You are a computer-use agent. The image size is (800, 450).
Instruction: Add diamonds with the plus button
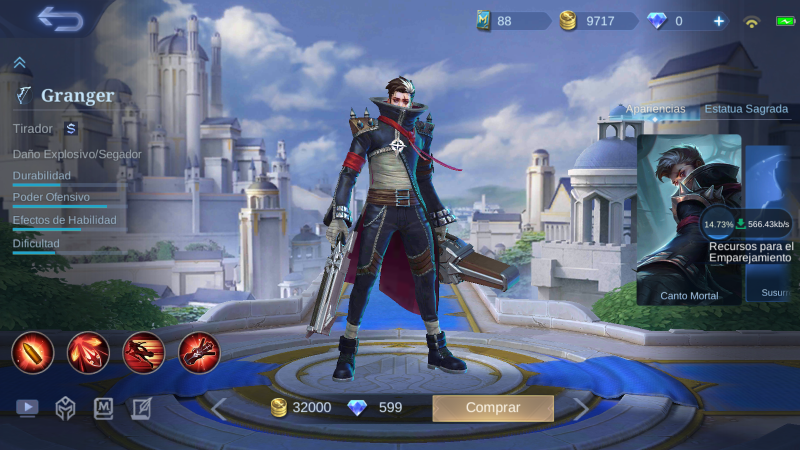(x=717, y=20)
